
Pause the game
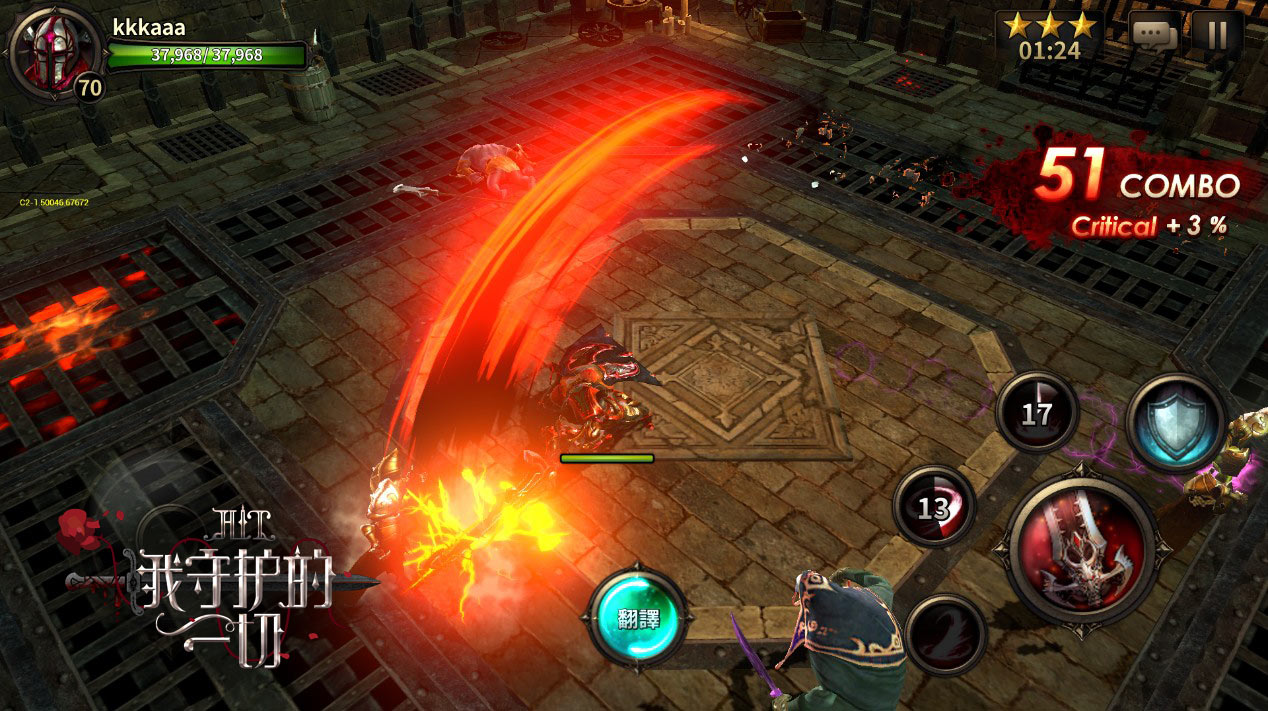point(1217,35)
